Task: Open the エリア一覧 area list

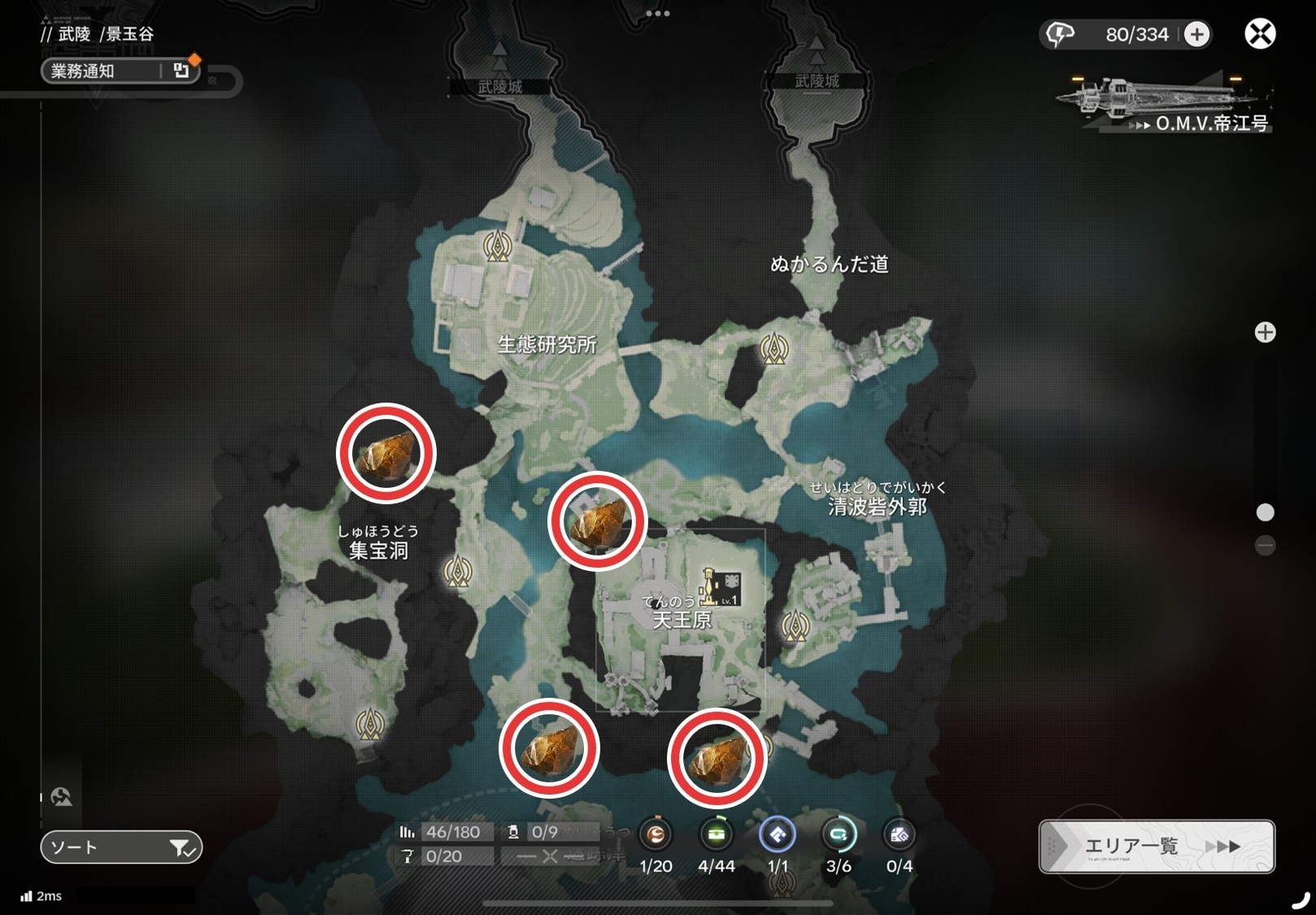Action: (1156, 847)
